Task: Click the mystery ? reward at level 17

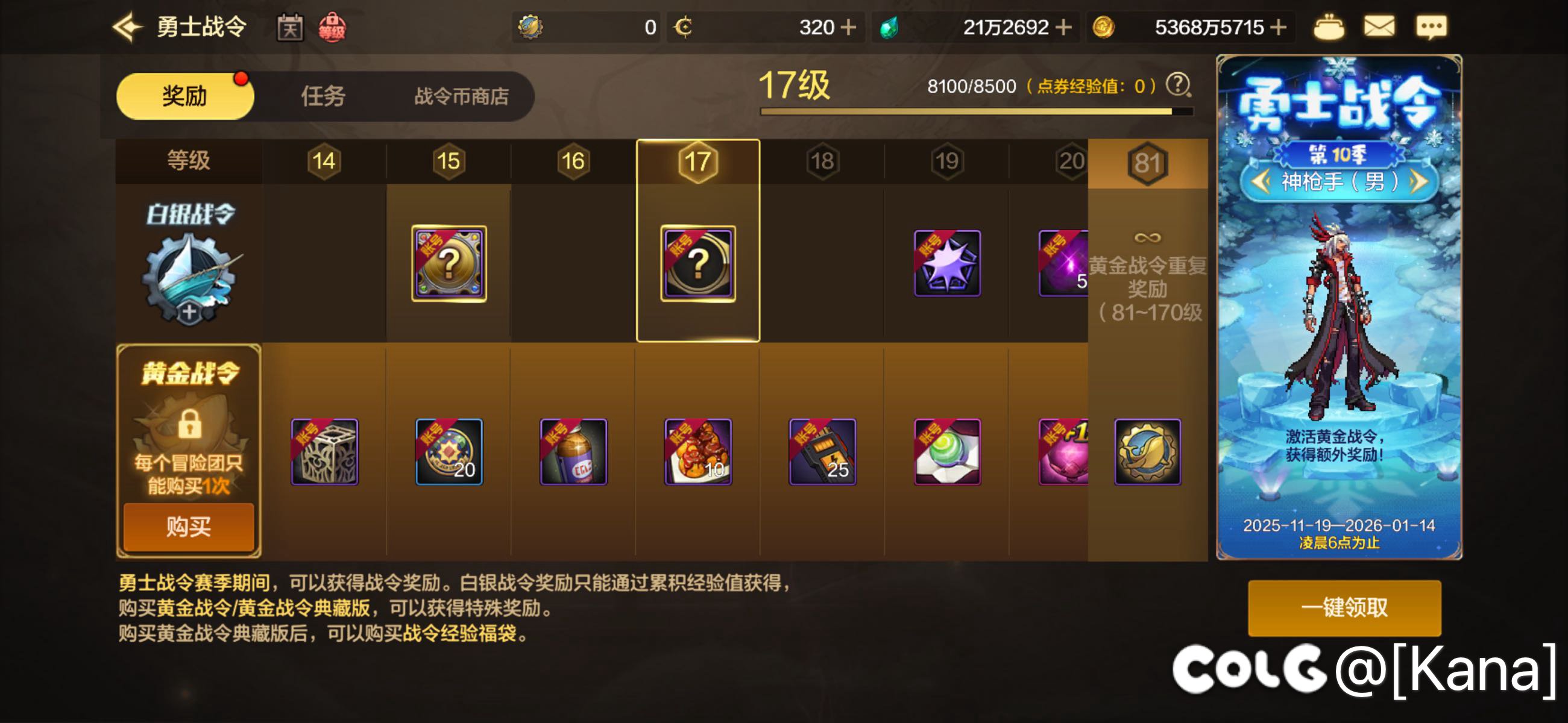Action: click(x=697, y=264)
